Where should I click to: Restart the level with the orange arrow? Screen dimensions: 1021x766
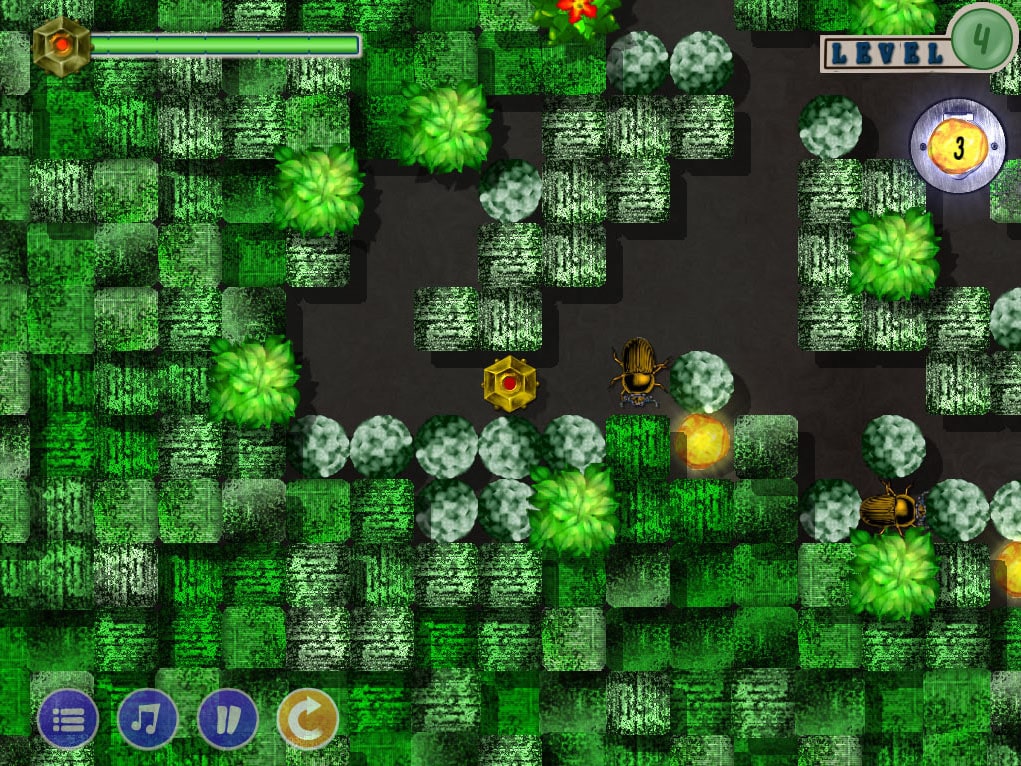pyautogui.click(x=307, y=718)
